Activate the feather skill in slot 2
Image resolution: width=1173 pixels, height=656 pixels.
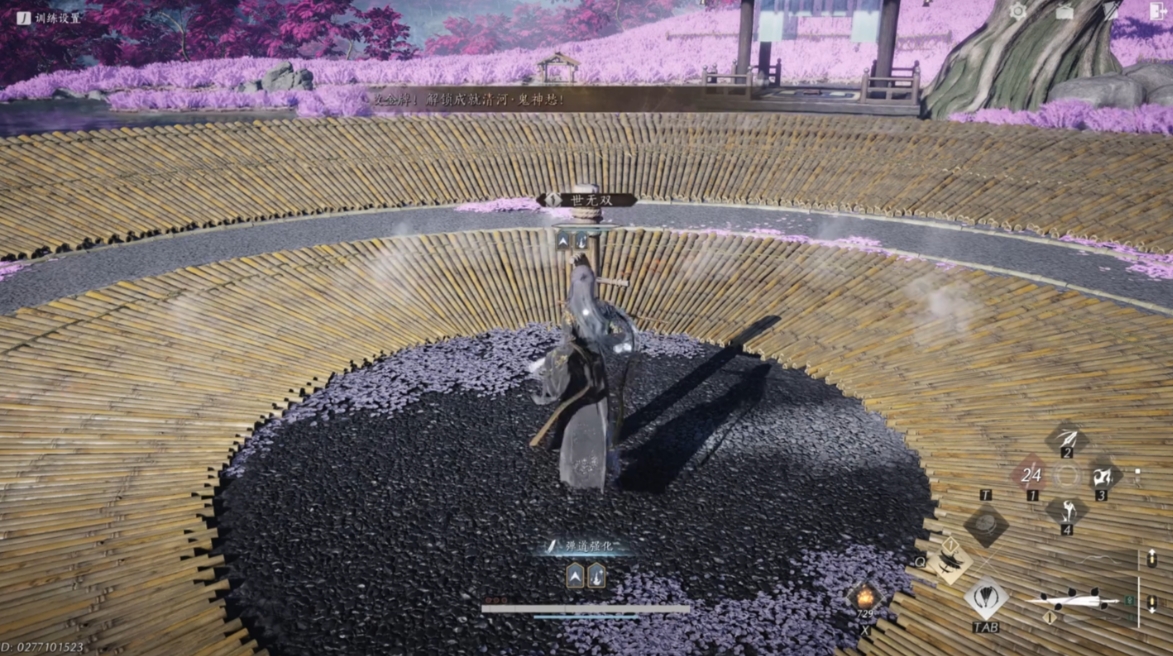[1067, 438]
